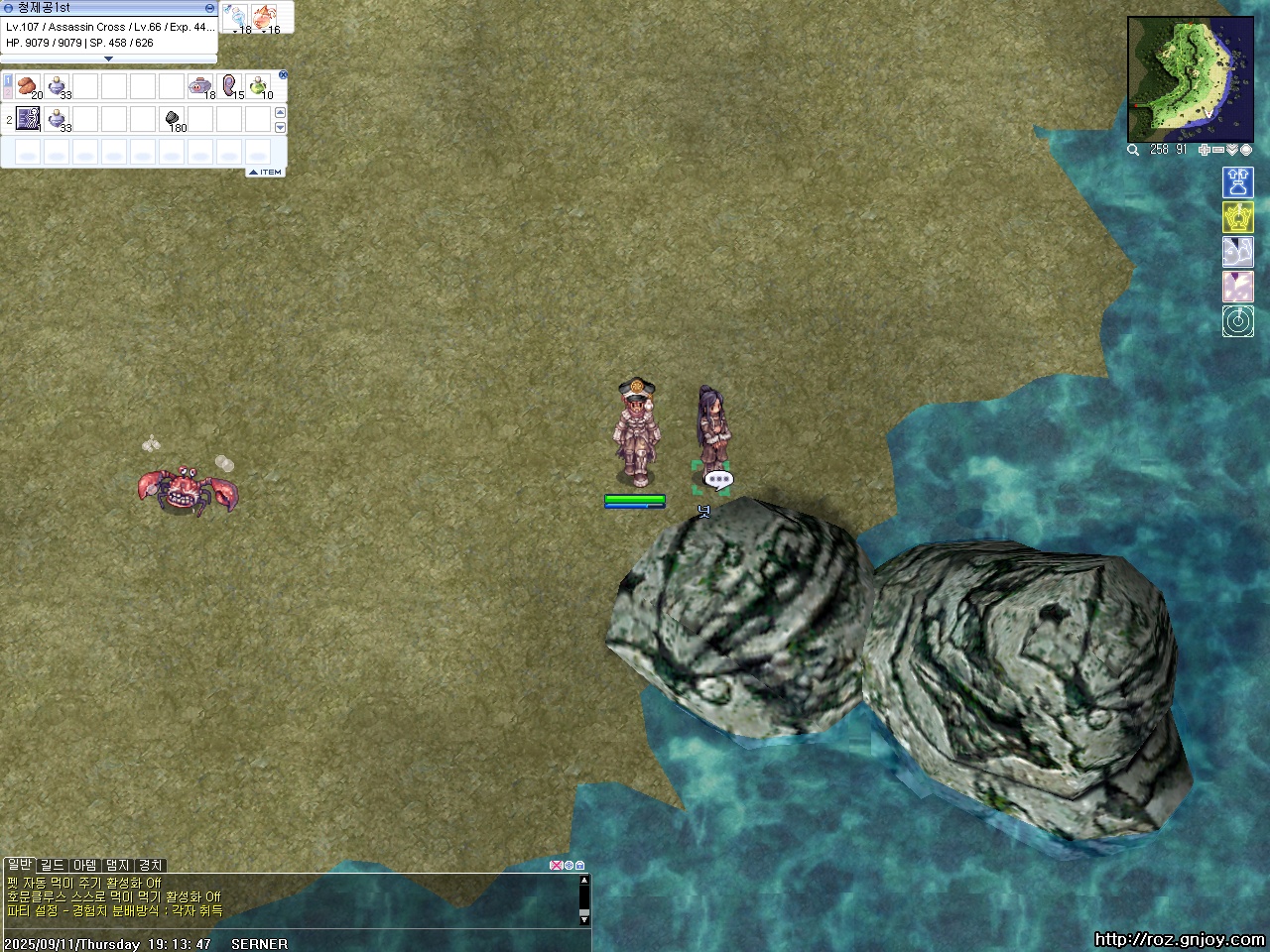This screenshot has height=952, width=1270.
Task: Select the pig-shaped pot item slot
Action: click(x=200, y=86)
